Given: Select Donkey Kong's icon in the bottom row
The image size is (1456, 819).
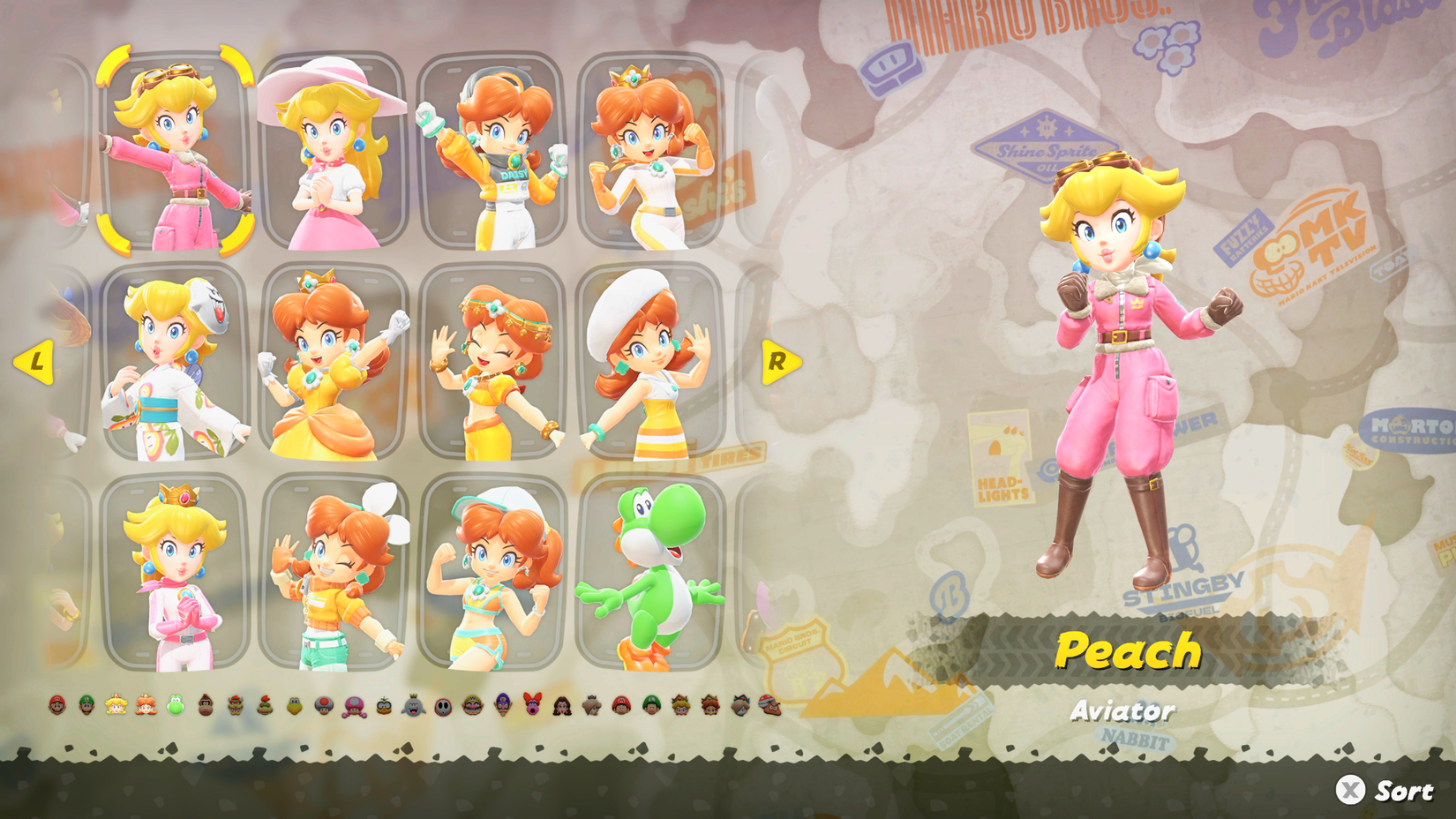Looking at the screenshot, I should coord(206,703).
